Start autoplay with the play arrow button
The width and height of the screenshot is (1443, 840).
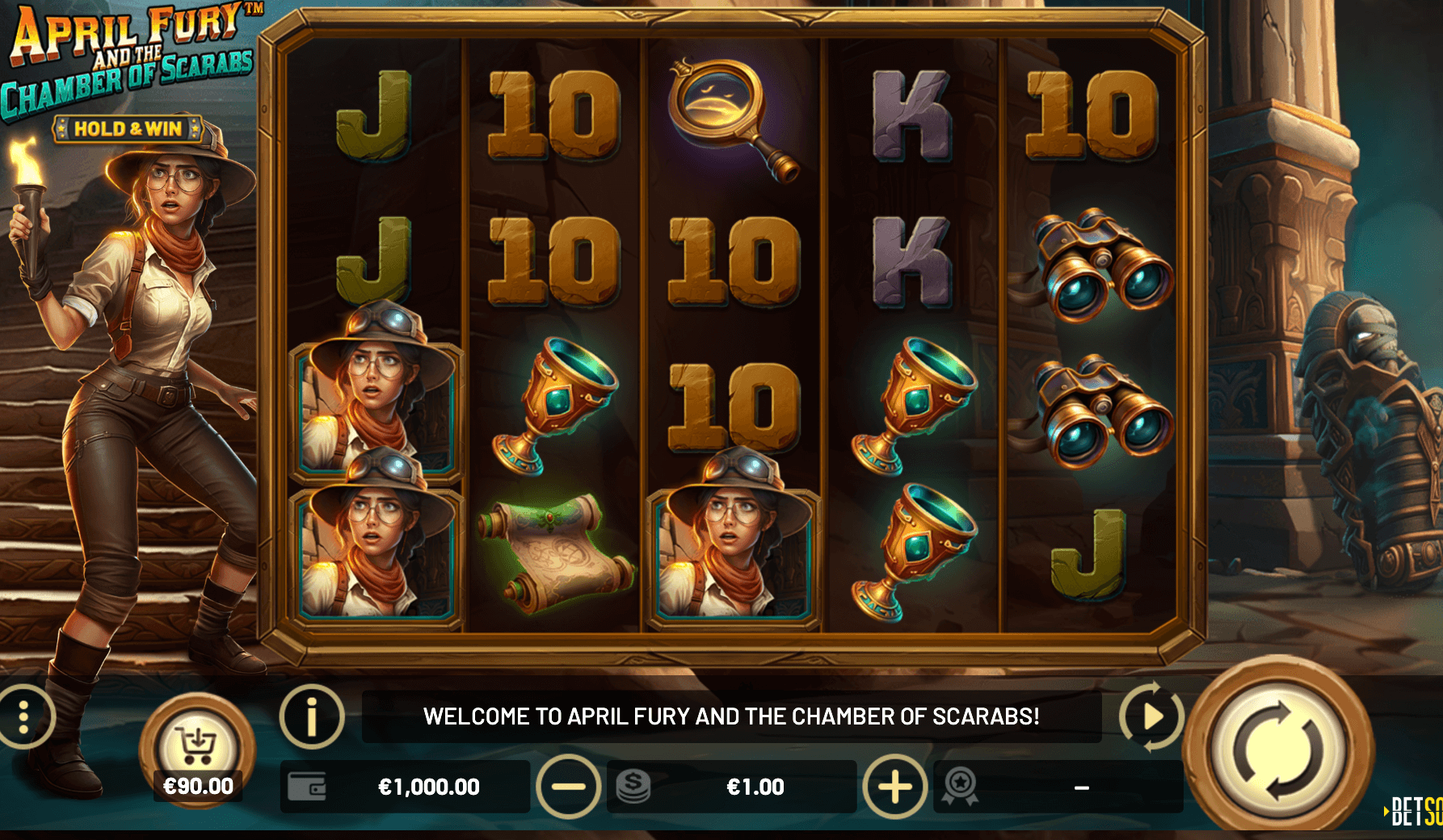[1151, 716]
